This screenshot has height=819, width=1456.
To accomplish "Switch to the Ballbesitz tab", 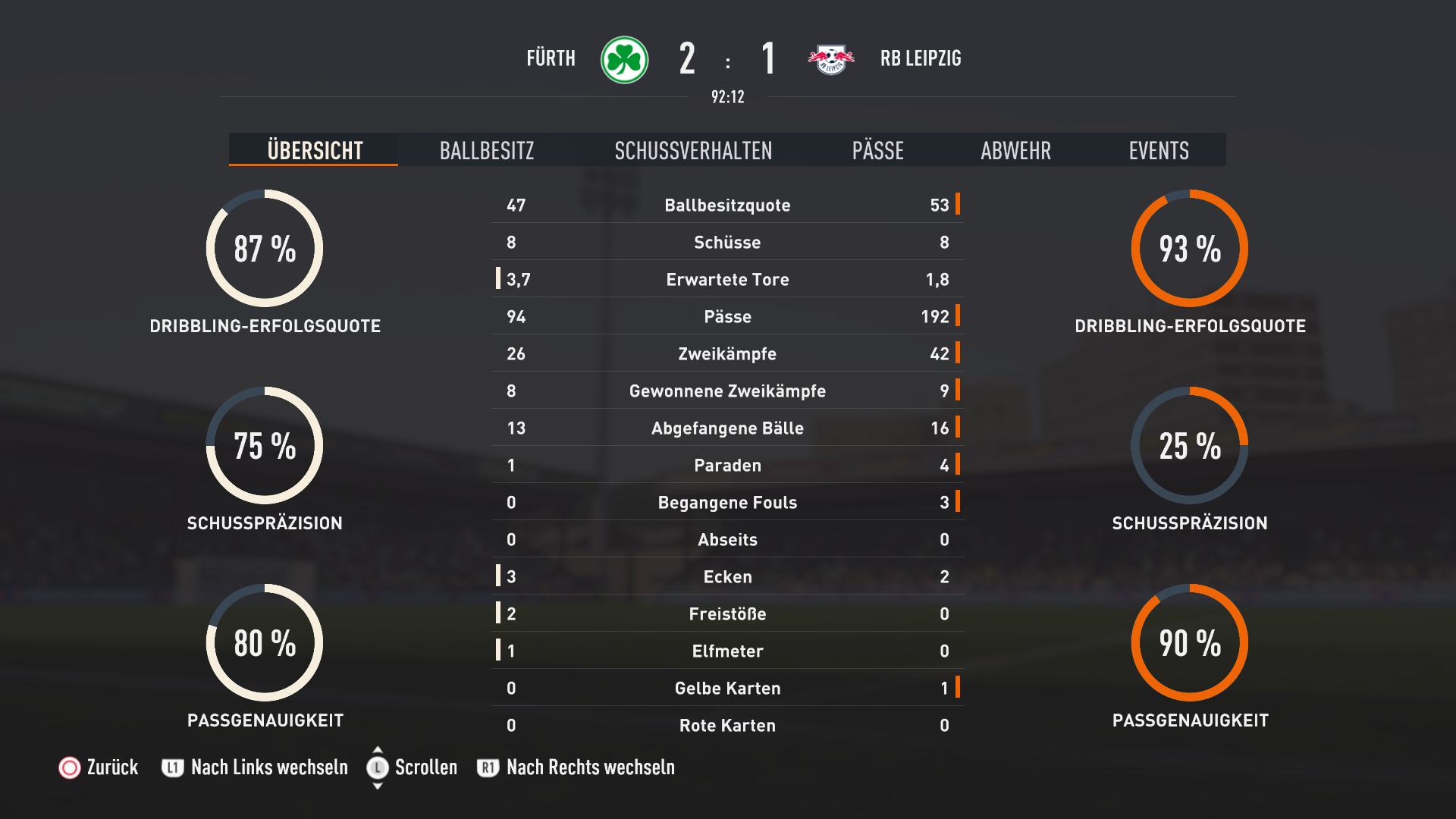I will point(487,150).
